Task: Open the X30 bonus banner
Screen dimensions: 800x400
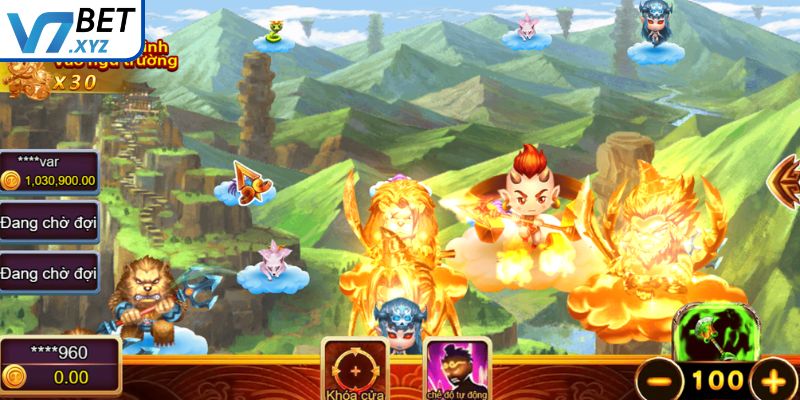Action: pyautogui.click(x=62, y=70)
